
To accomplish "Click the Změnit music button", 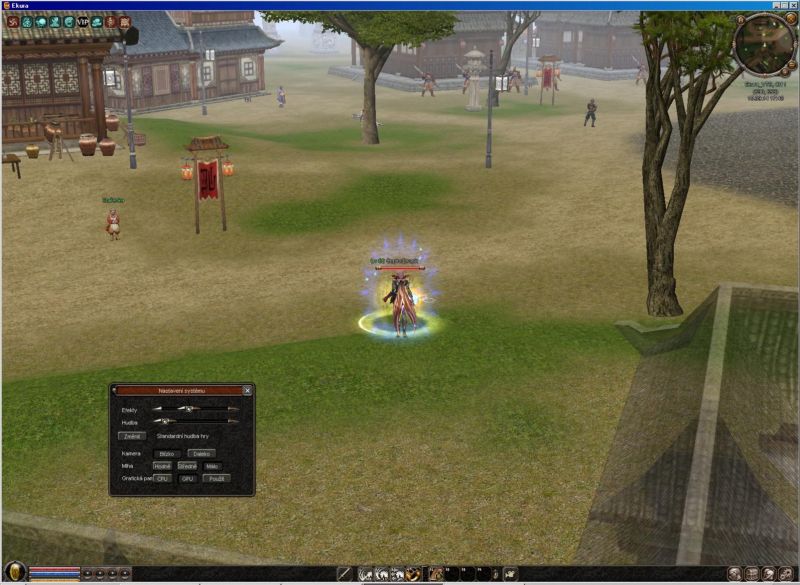I will click(x=131, y=436).
